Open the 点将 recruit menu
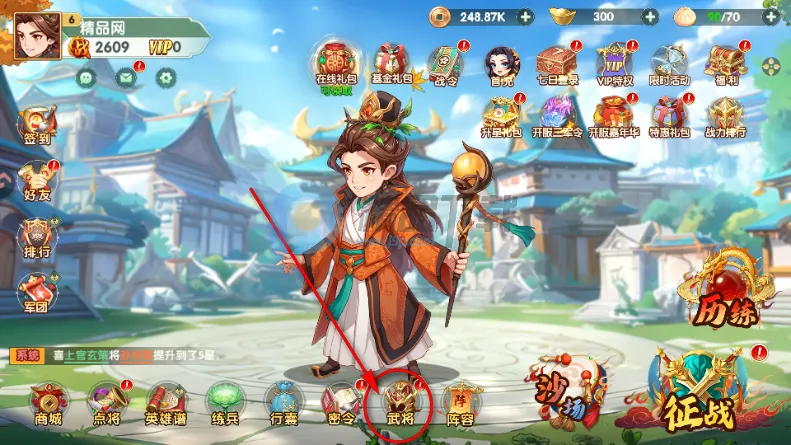The image size is (791, 445). coord(106,404)
